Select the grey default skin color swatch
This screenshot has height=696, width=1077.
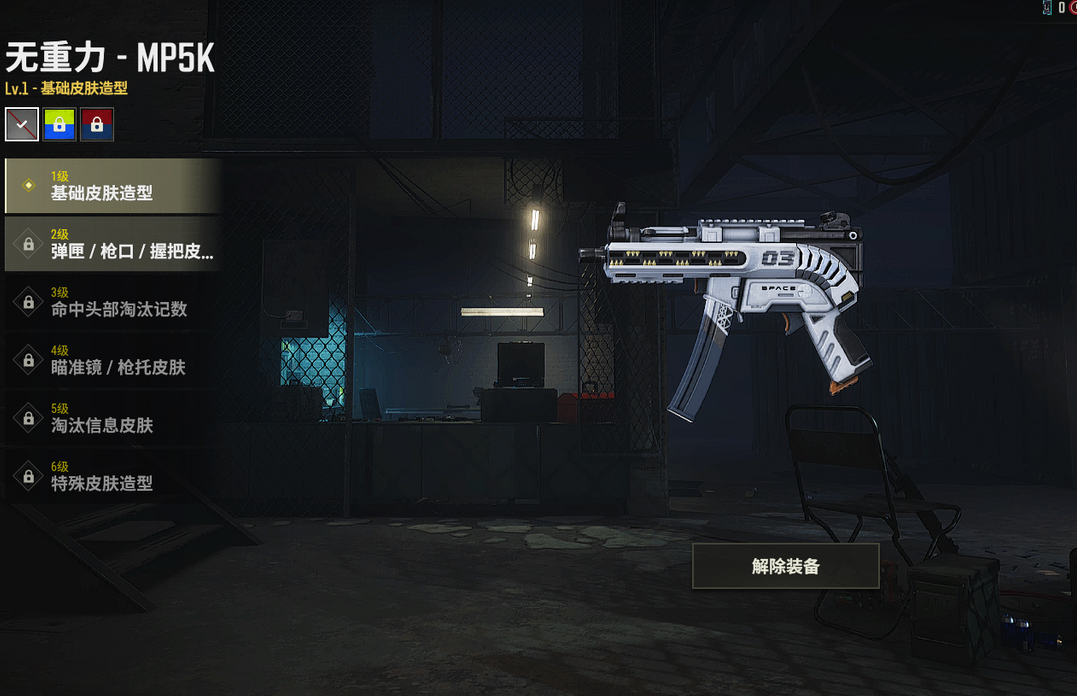click(x=22, y=125)
